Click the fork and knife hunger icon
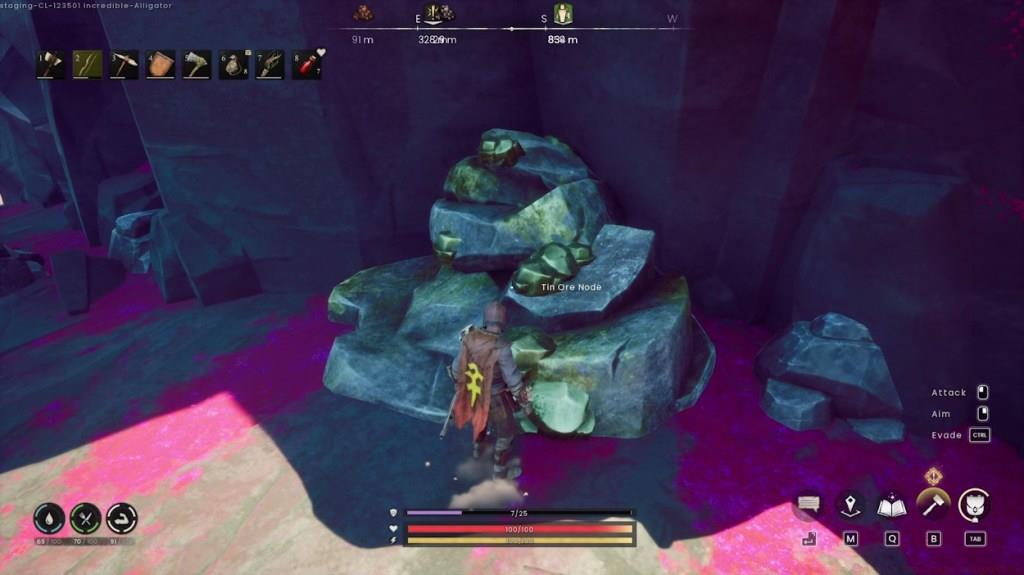The image size is (1024, 575). tap(86, 518)
